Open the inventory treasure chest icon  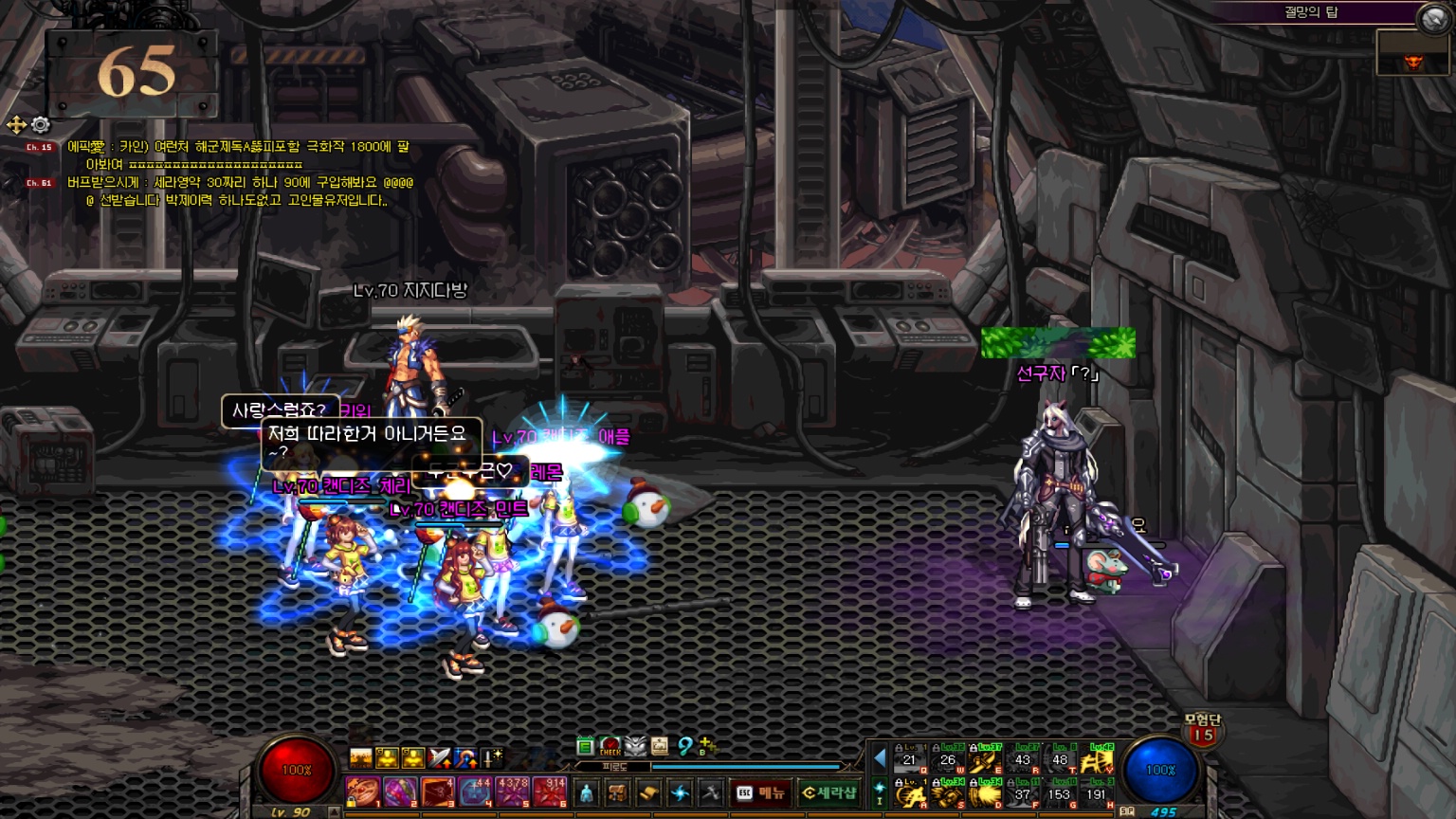[617, 792]
